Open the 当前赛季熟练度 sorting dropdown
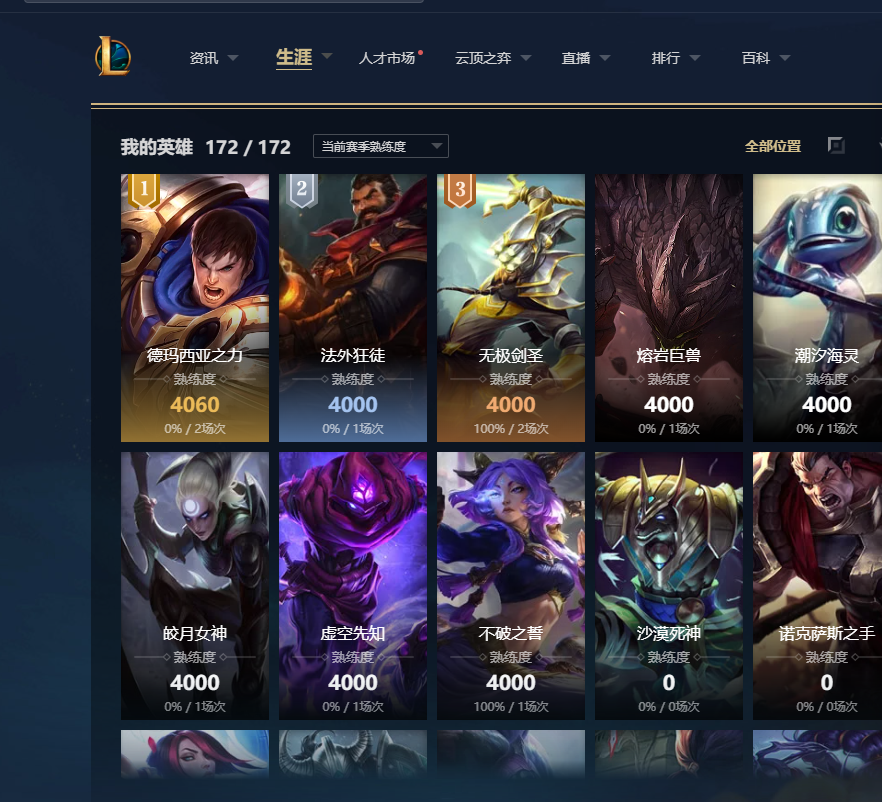The image size is (882, 802). (380, 146)
